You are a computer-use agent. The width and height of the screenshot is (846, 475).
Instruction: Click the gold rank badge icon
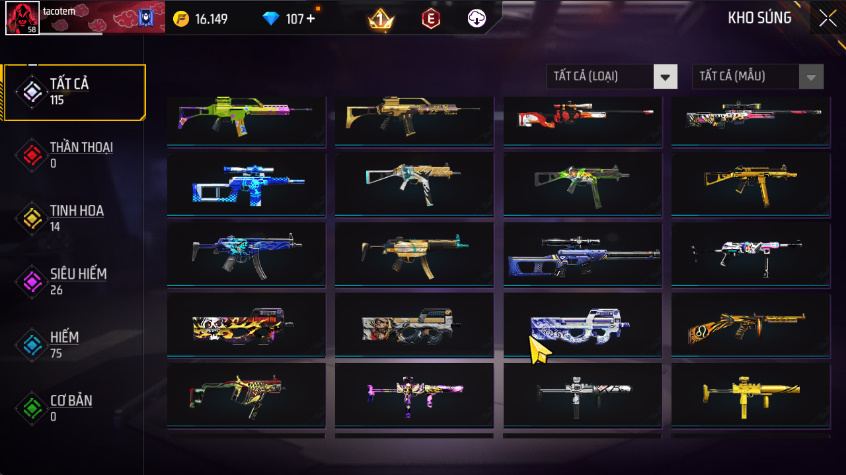pyautogui.click(x=380, y=19)
